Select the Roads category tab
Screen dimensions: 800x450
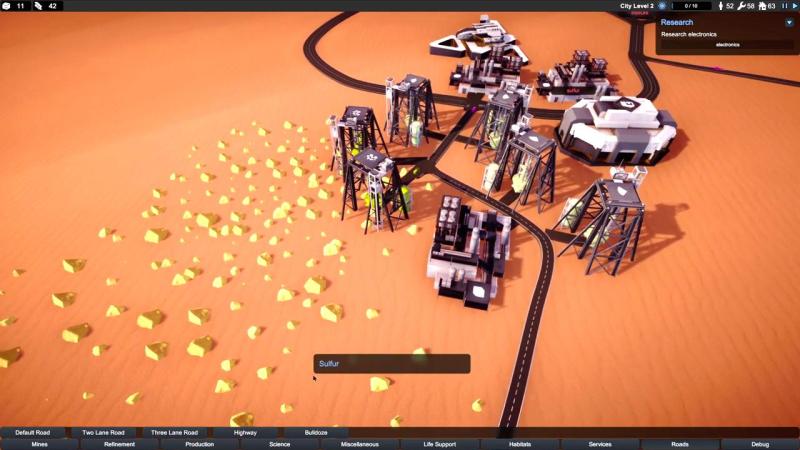680,444
